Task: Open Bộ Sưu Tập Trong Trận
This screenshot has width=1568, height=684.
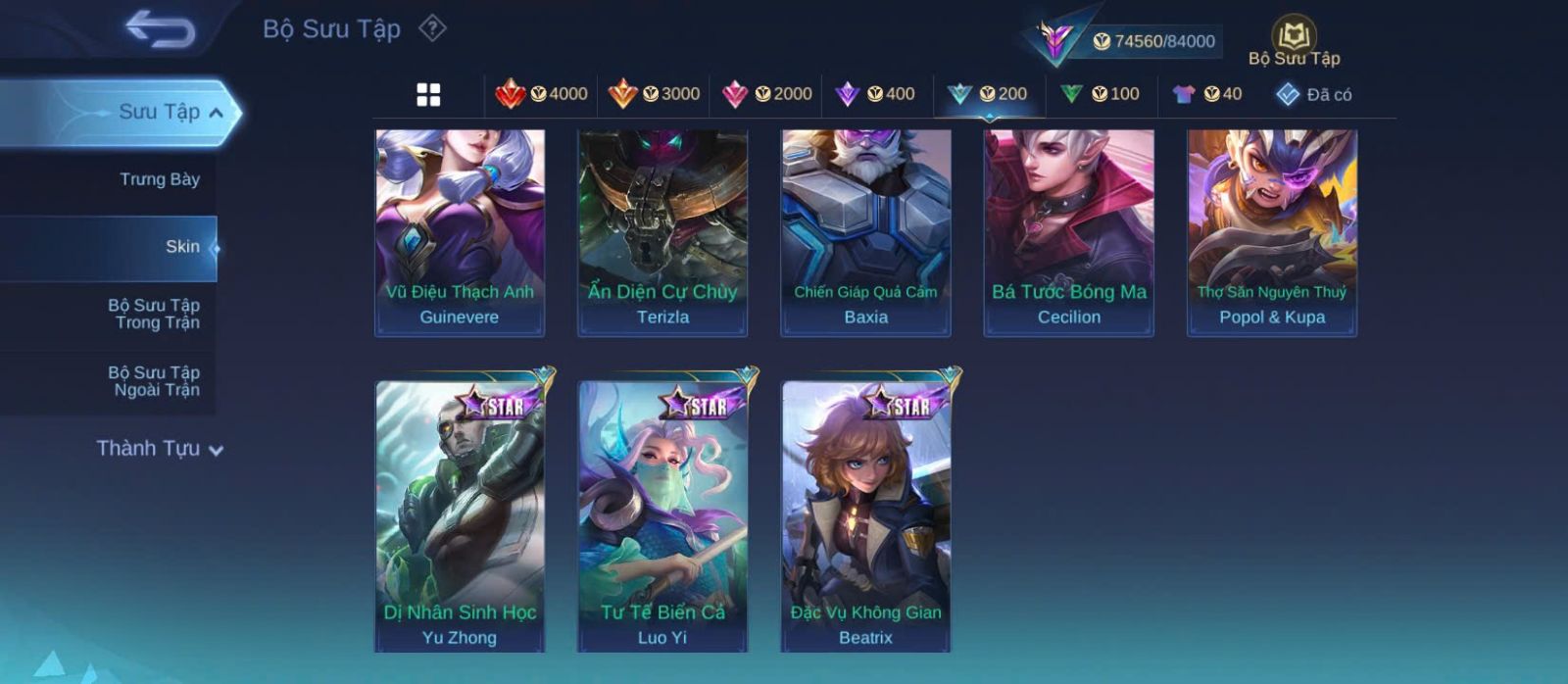Action: tap(154, 314)
